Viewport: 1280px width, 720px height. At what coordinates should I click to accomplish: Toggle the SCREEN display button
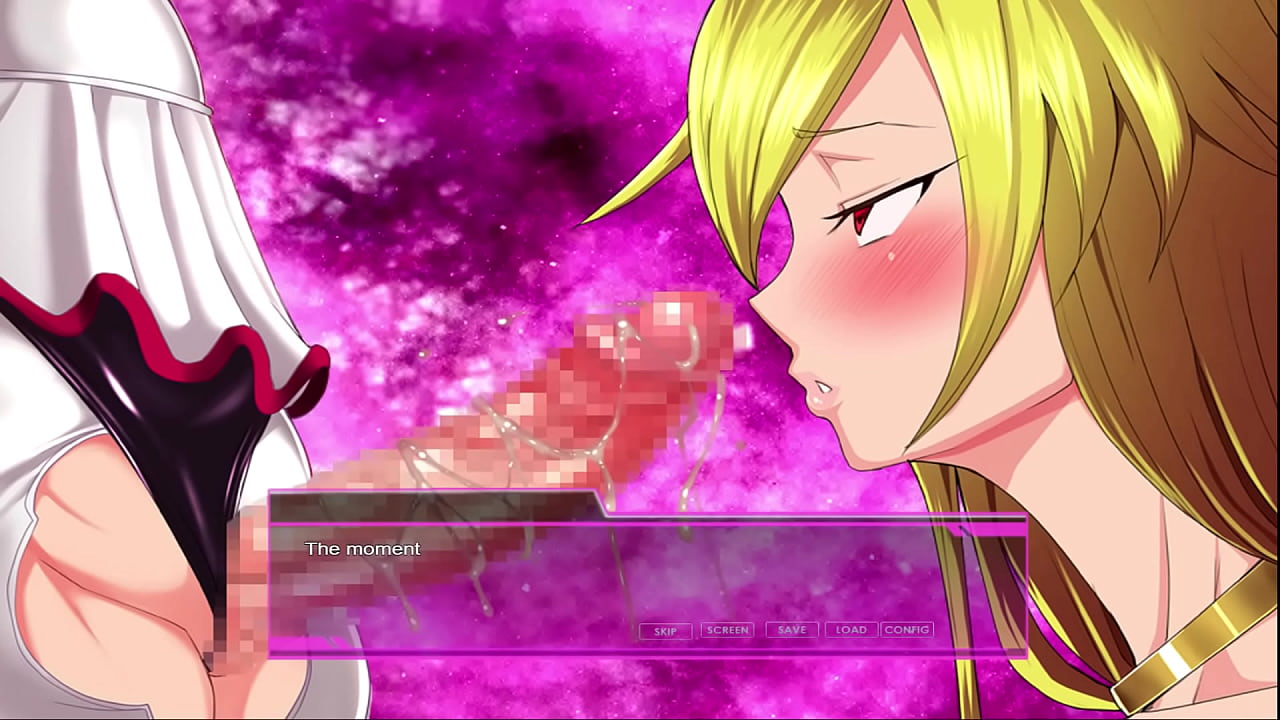[x=727, y=630]
